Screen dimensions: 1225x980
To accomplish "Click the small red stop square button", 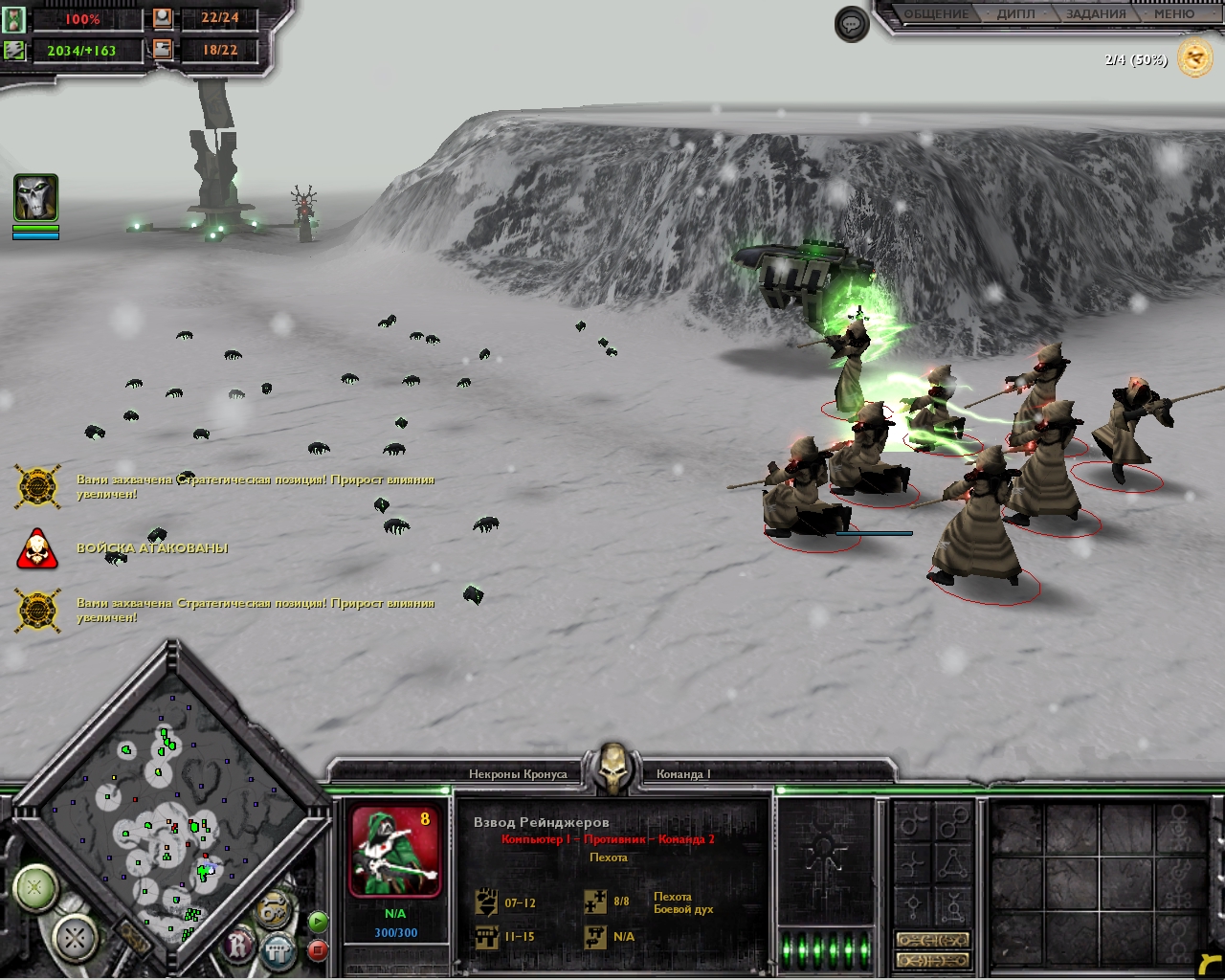I will coord(318,950).
